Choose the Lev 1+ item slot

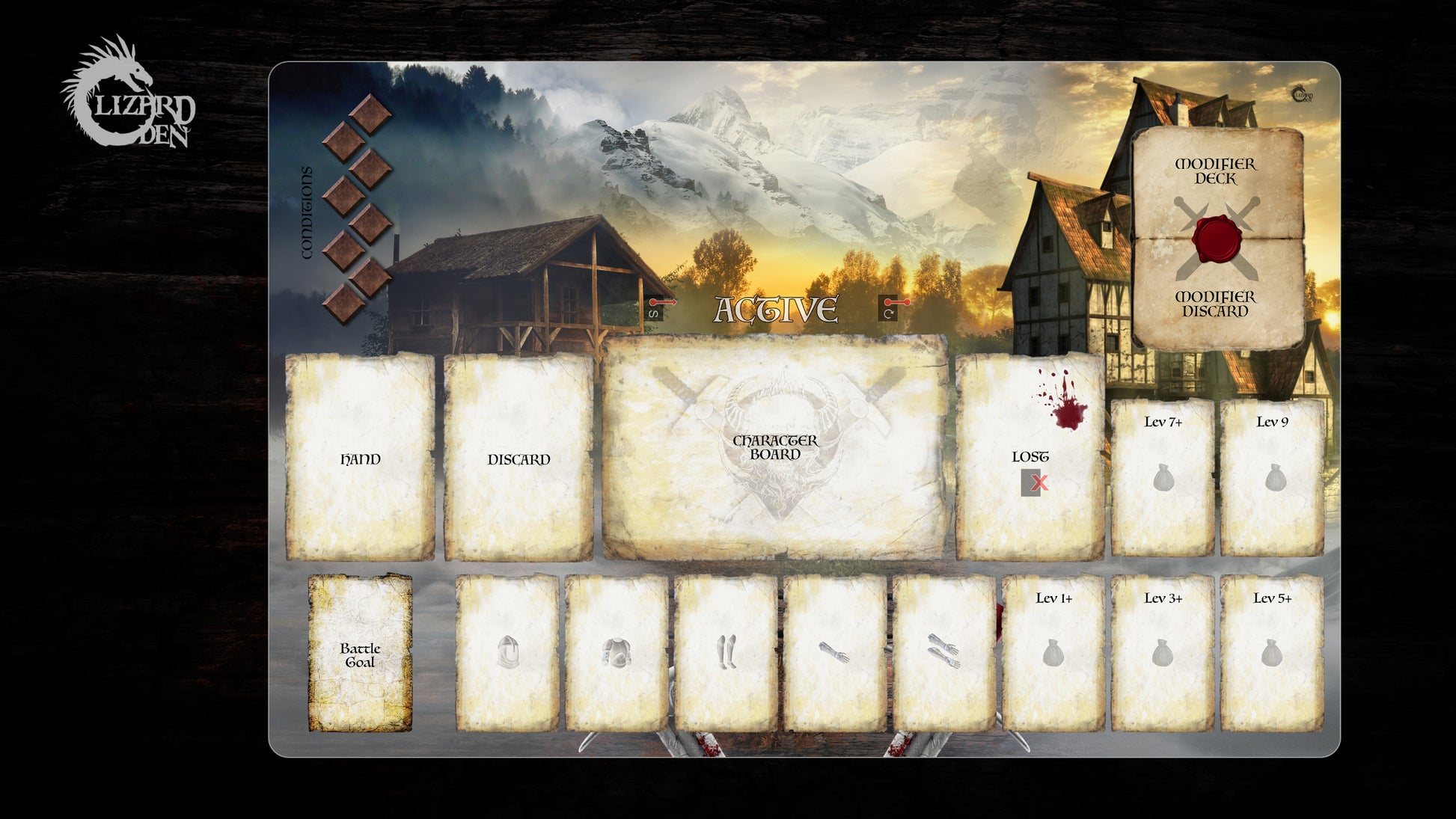pyautogui.click(x=1053, y=653)
